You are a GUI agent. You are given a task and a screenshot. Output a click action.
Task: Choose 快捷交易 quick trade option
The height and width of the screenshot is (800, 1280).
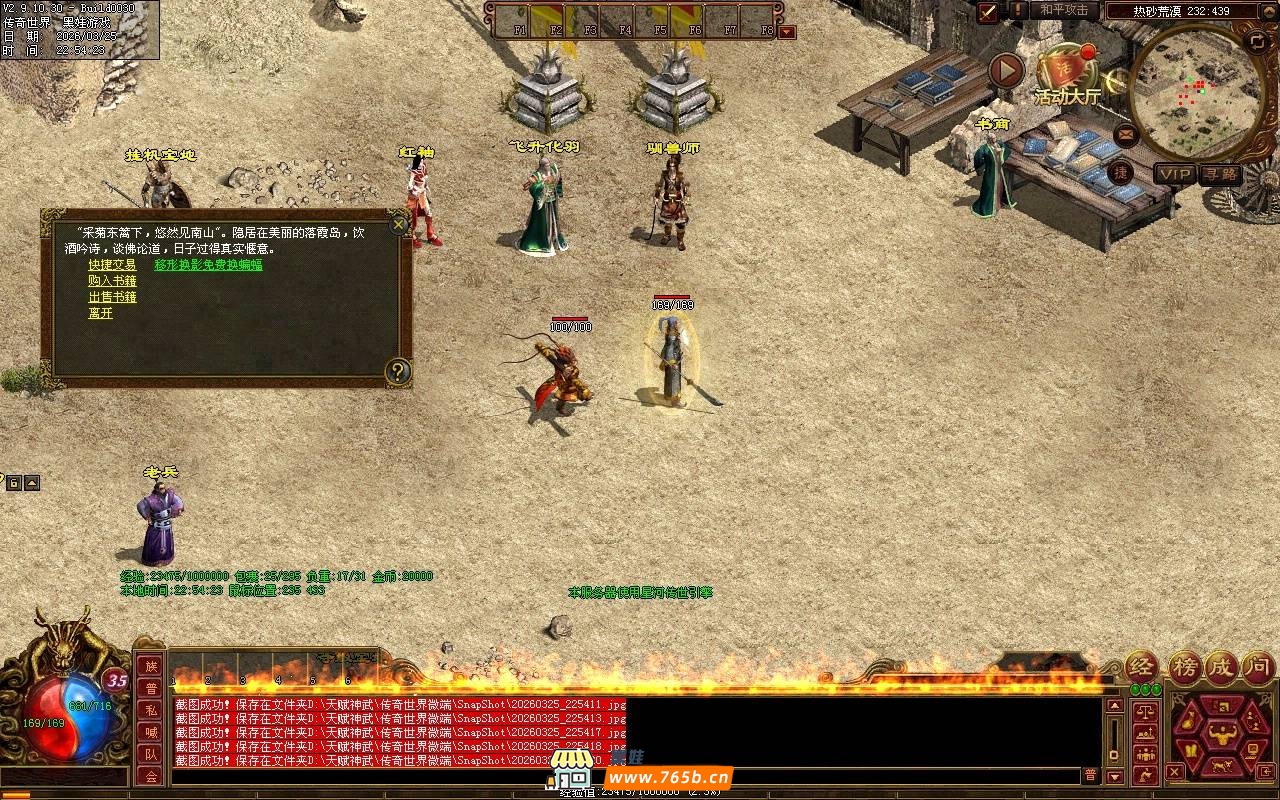(x=112, y=265)
